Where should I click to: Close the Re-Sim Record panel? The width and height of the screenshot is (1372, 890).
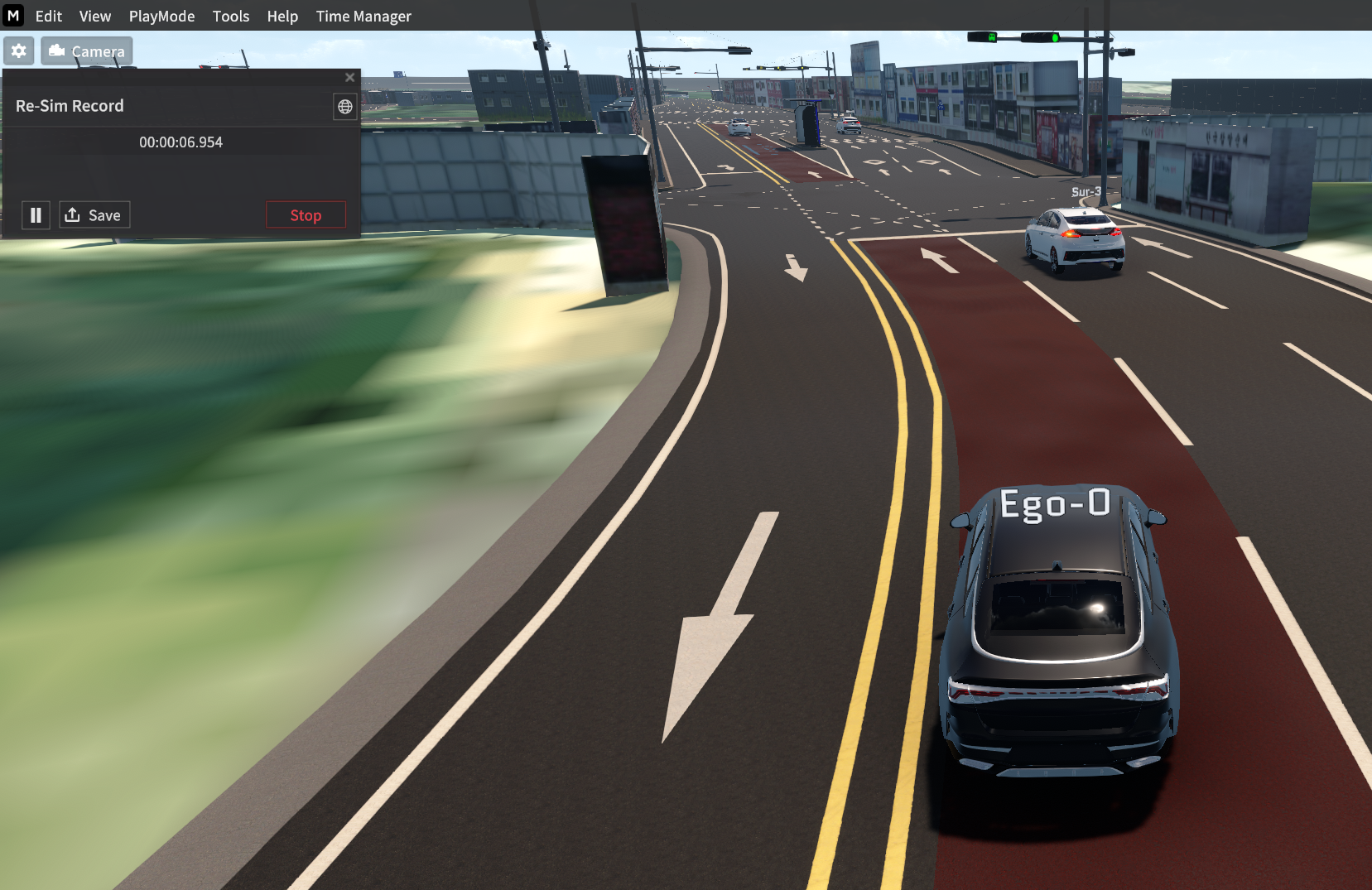tap(349, 78)
